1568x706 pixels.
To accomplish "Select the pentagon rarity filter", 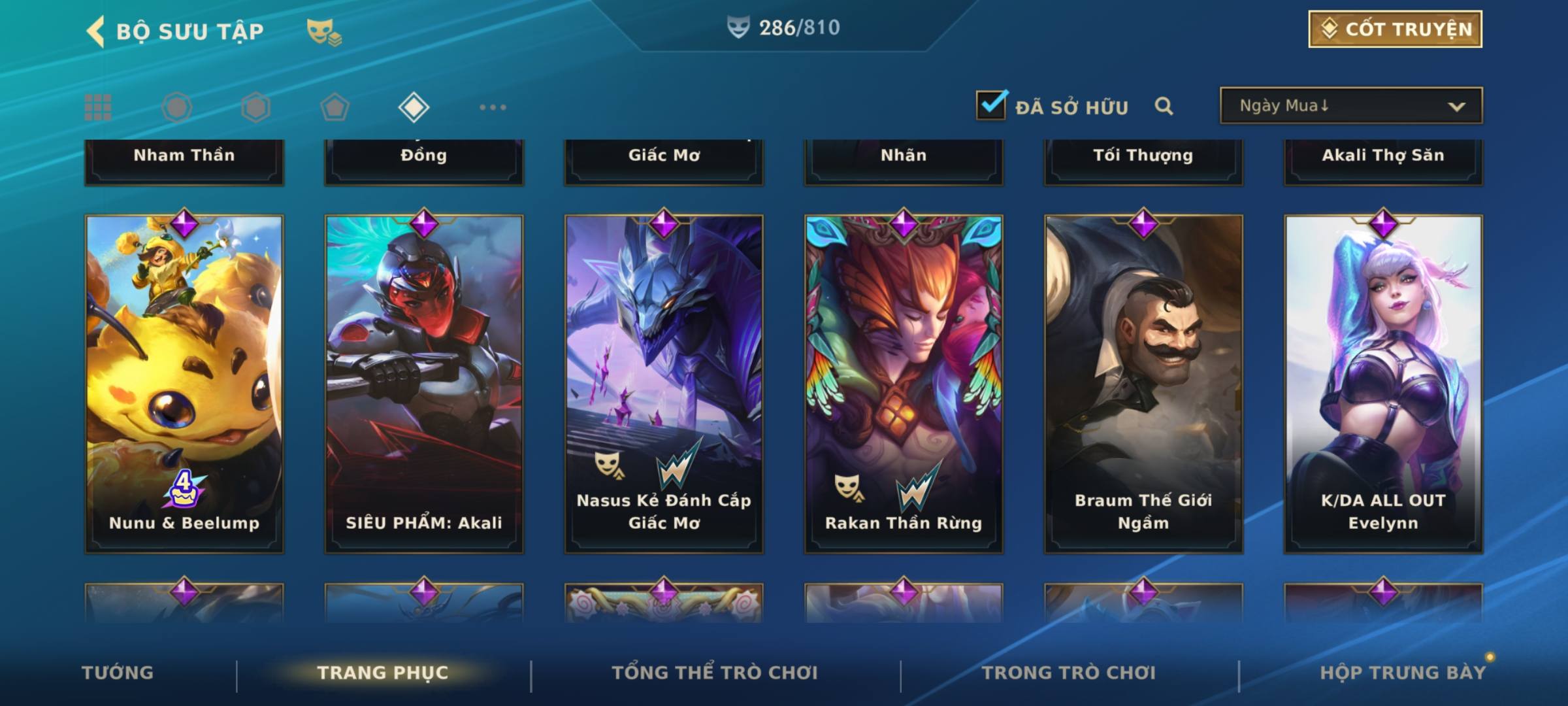I will [335, 107].
